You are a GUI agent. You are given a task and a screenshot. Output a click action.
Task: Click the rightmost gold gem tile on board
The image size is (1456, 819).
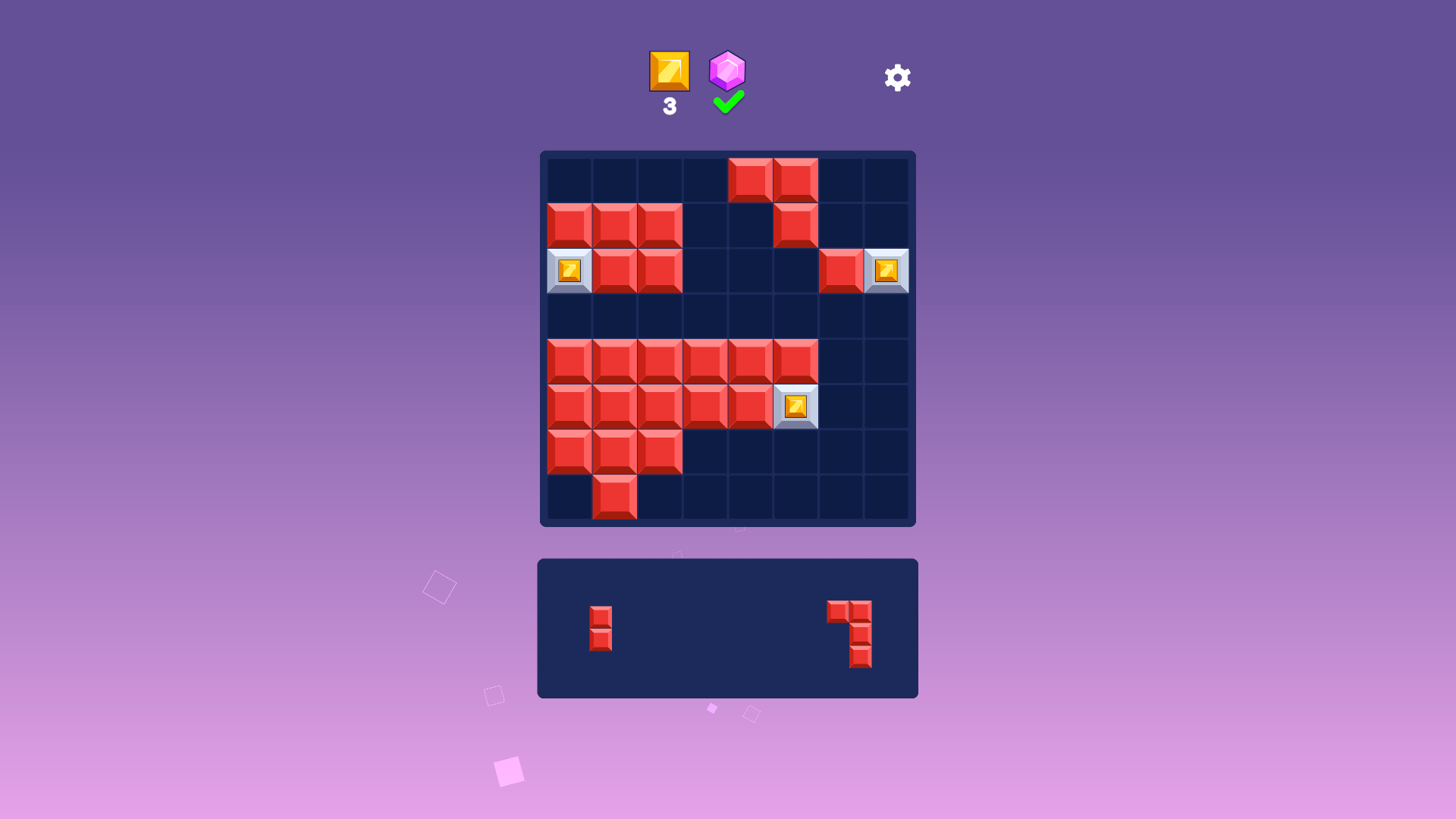coord(886,270)
